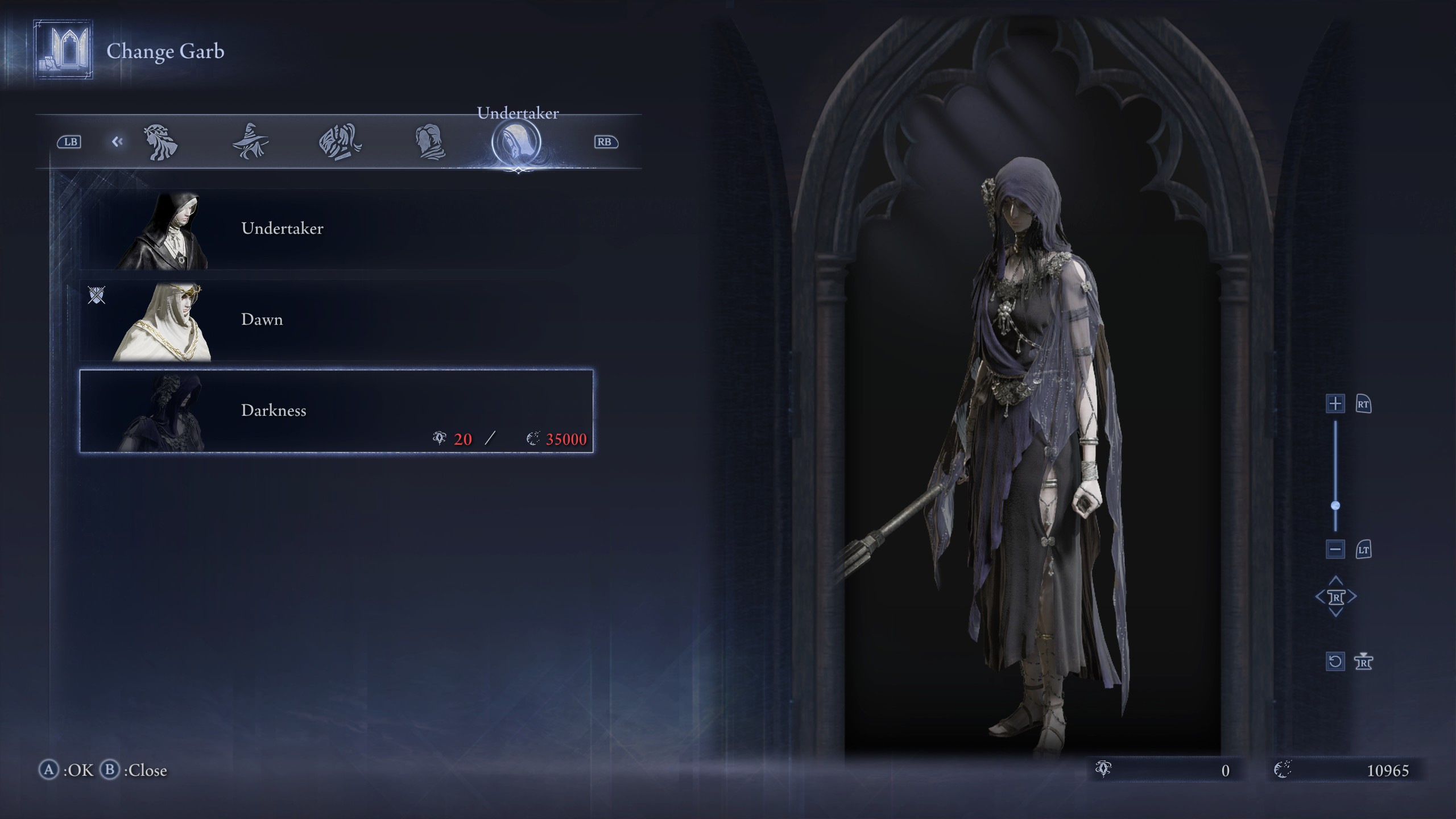Click the reset camera rotation icon

[x=1335, y=661]
